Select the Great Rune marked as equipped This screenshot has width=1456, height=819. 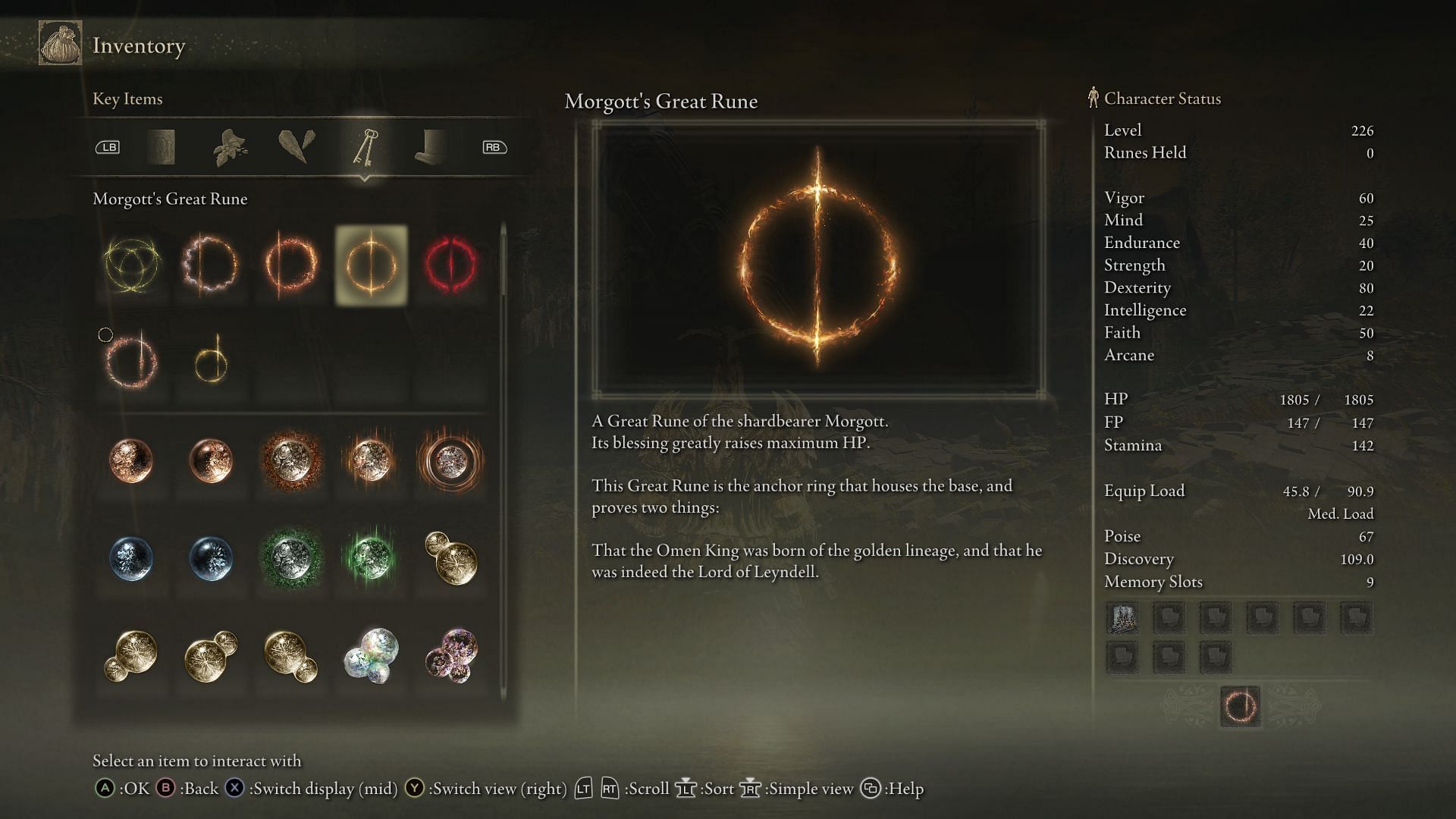132,361
